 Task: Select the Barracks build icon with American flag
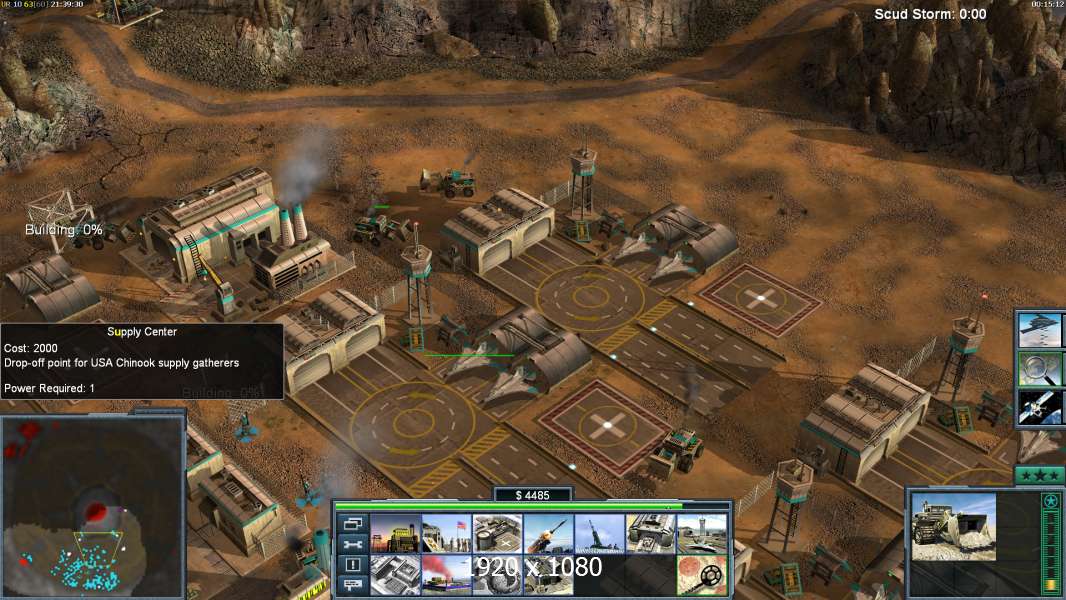click(446, 534)
